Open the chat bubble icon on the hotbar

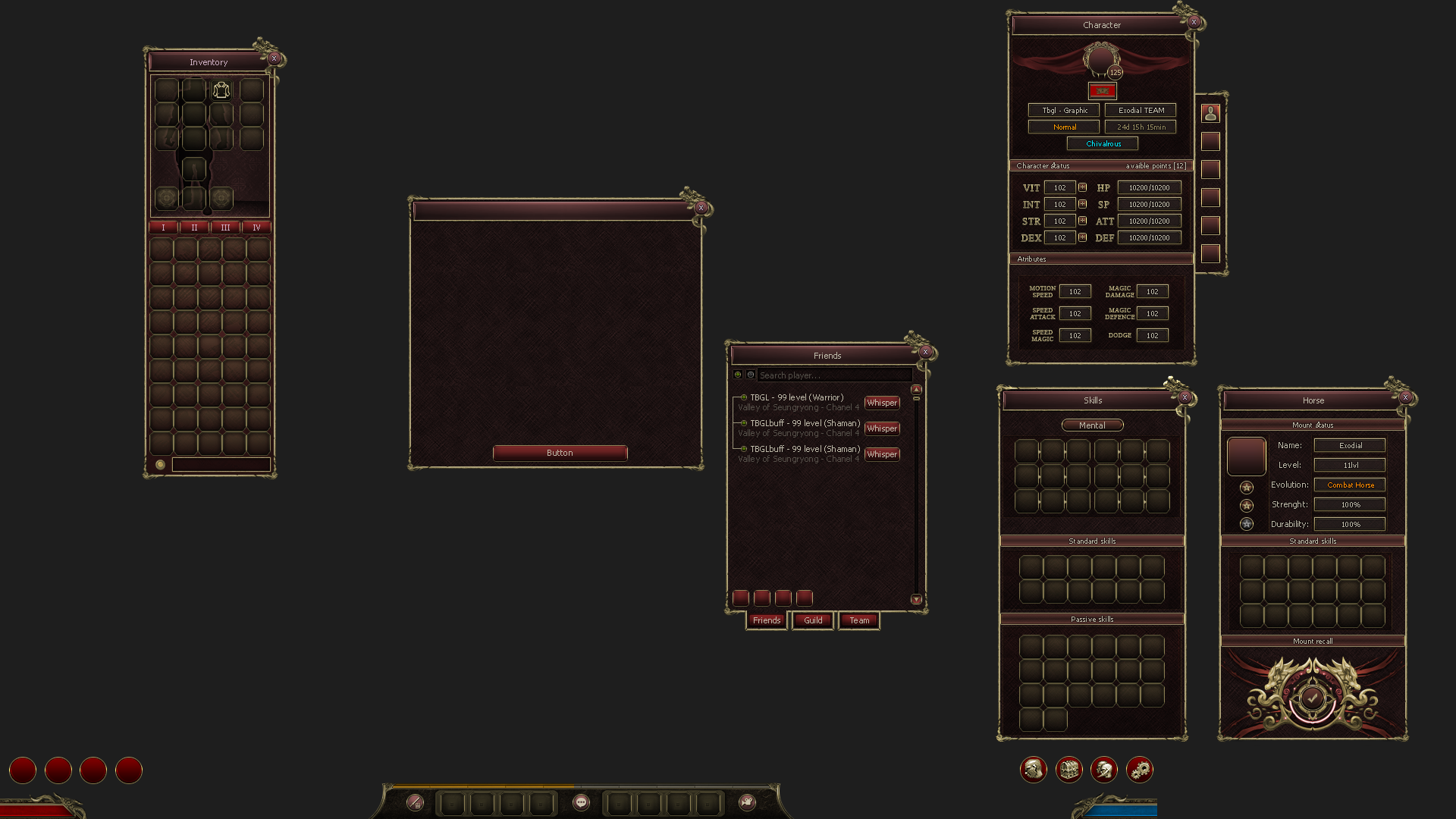pos(581,802)
